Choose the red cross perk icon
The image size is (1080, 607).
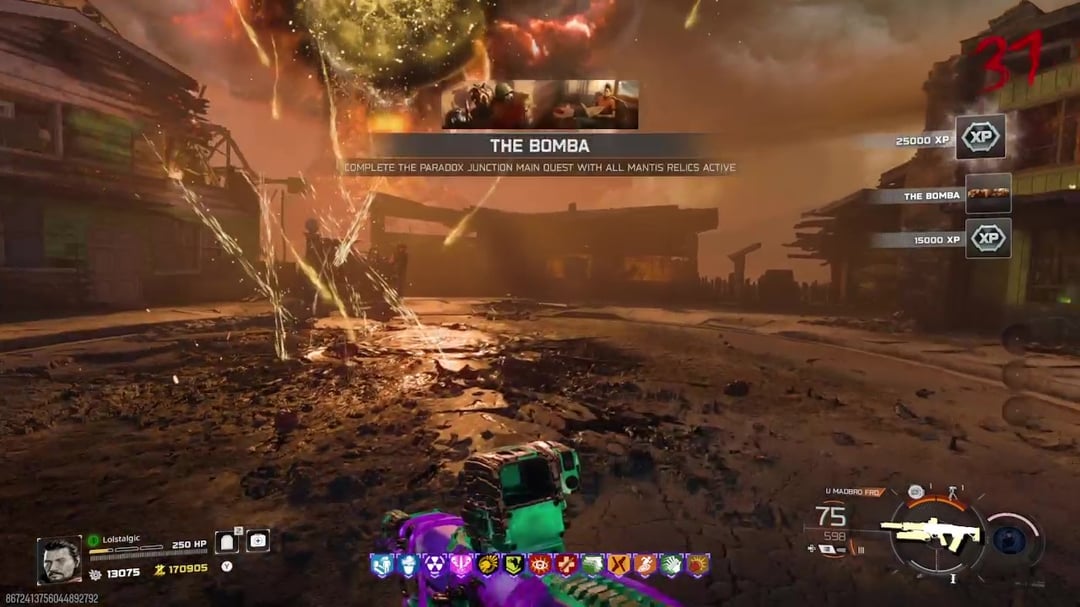tap(567, 566)
